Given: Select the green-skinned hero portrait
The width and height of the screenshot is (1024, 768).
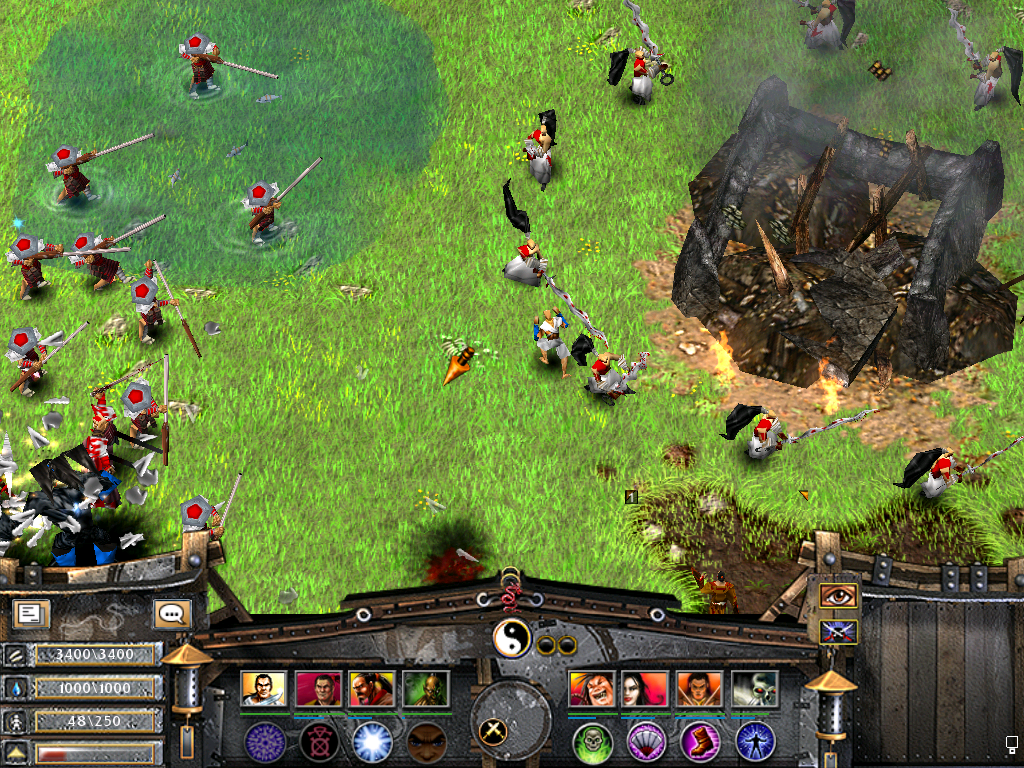Looking at the screenshot, I should point(426,689).
